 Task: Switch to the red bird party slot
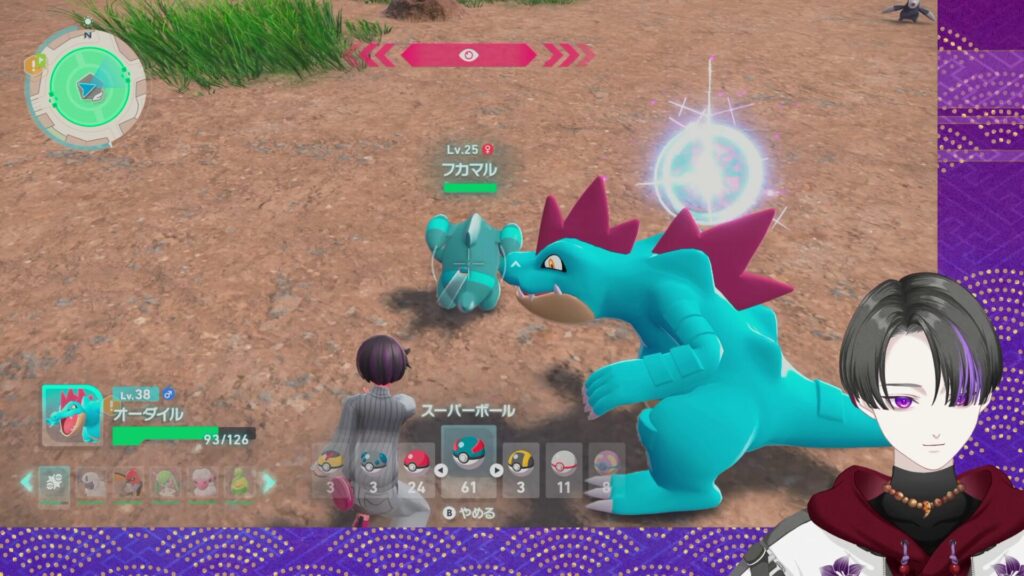tap(128, 483)
